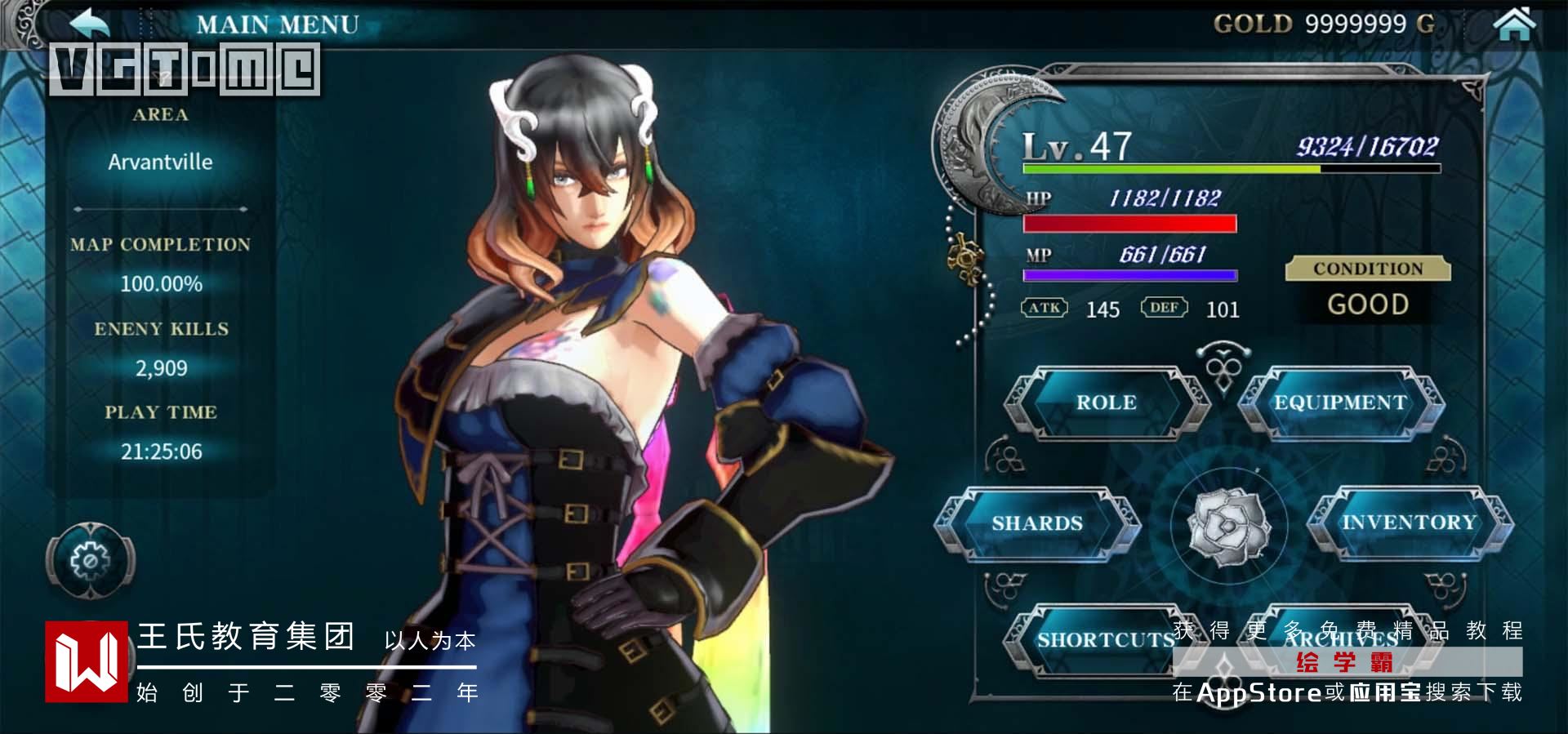Viewport: 1568px width, 734px height.
Task: Go back with the arrow icon
Action: point(90,23)
